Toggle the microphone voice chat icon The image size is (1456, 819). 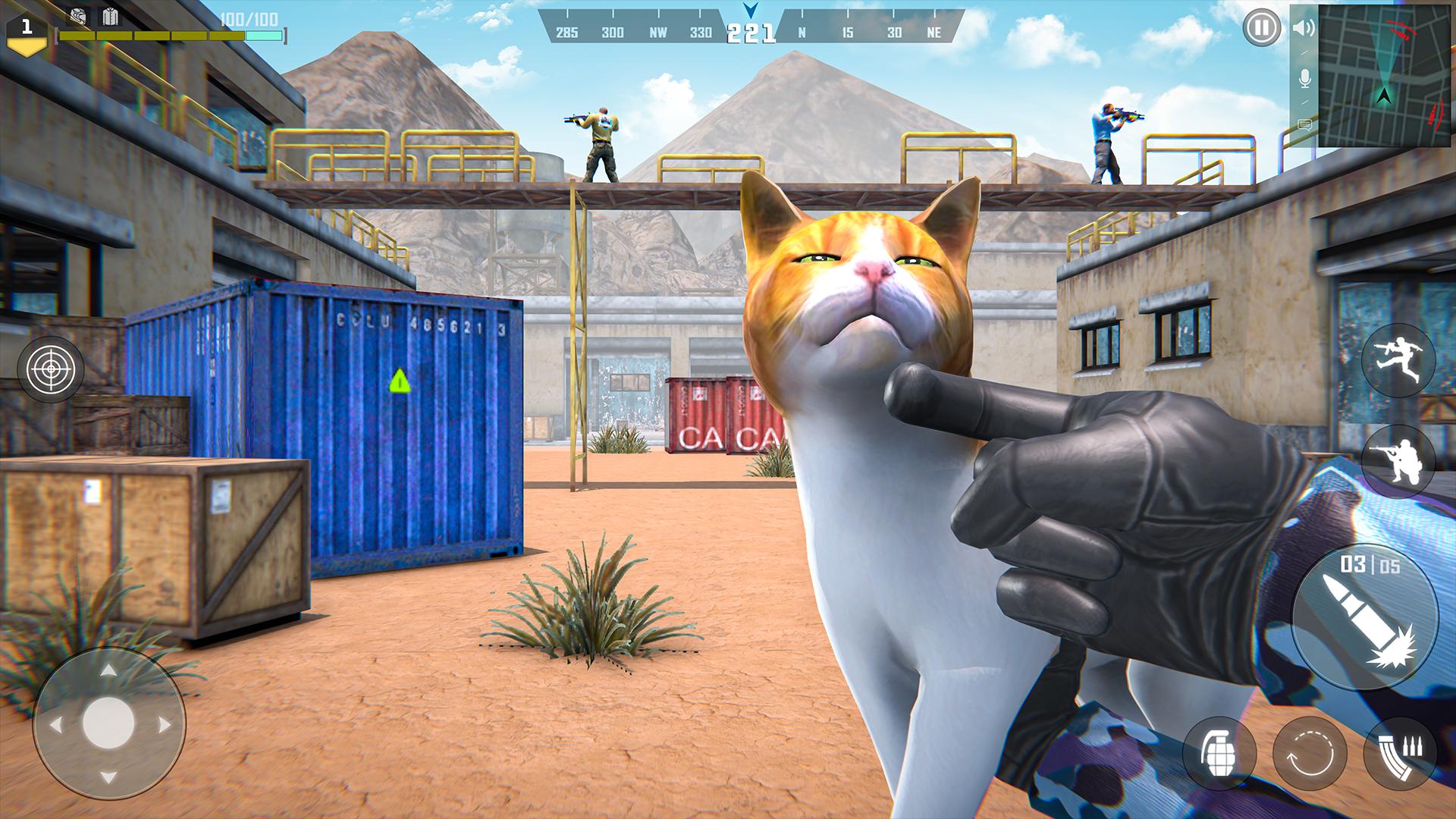click(1305, 78)
